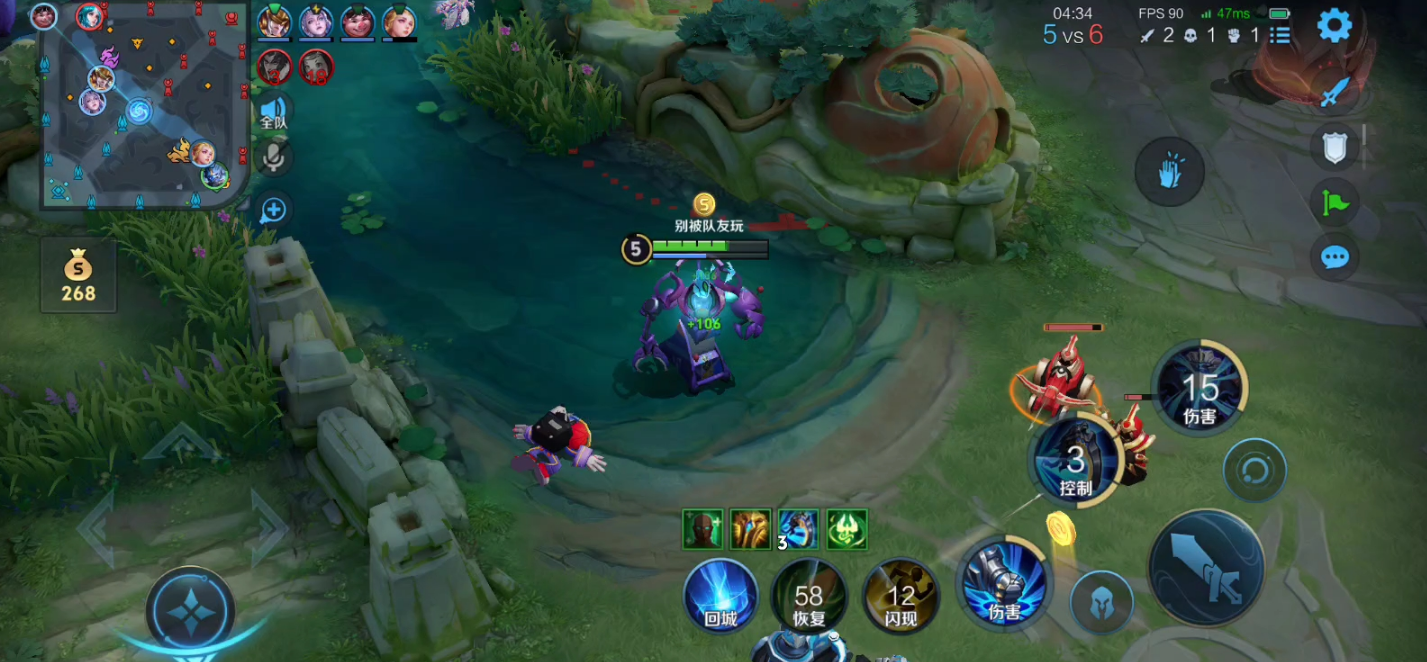The height and width of the screenshot is (662, 1427).
Task: Open the chat bubble quick messages
Action: pos(1335,257)
